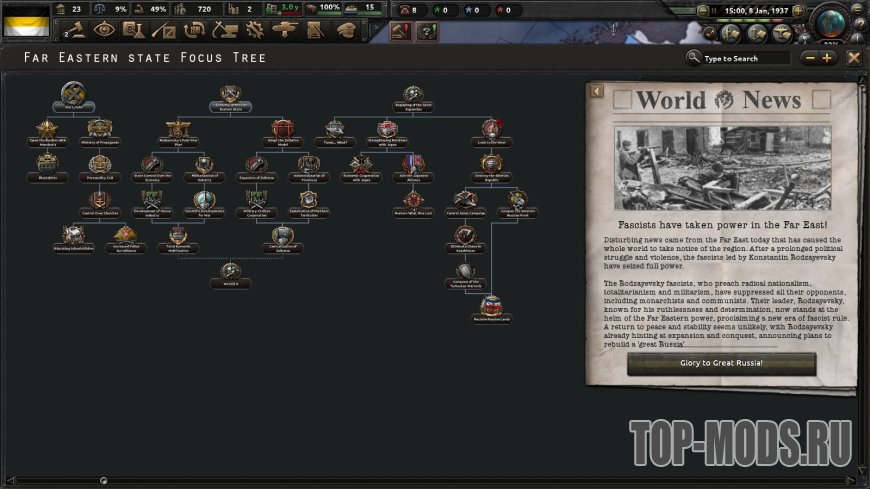Accept the news with Glory to Great Russia!
This screenshot has width=870, height=489.
[721, 363]
